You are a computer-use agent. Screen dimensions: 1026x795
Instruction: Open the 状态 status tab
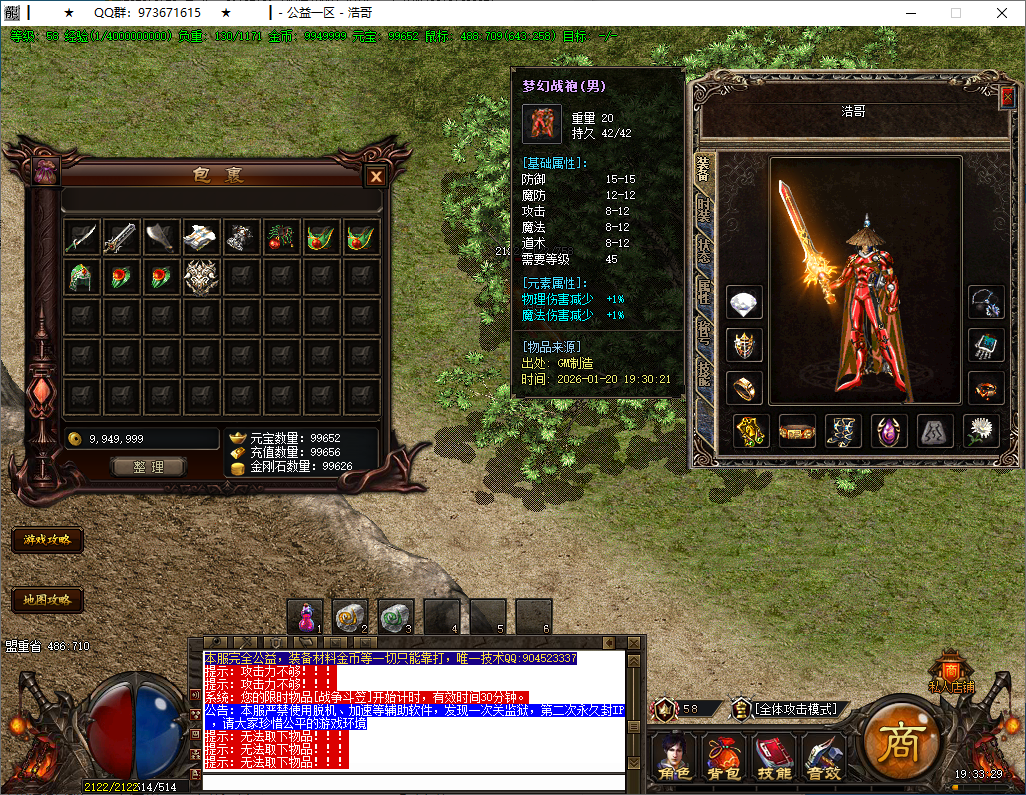705,250
